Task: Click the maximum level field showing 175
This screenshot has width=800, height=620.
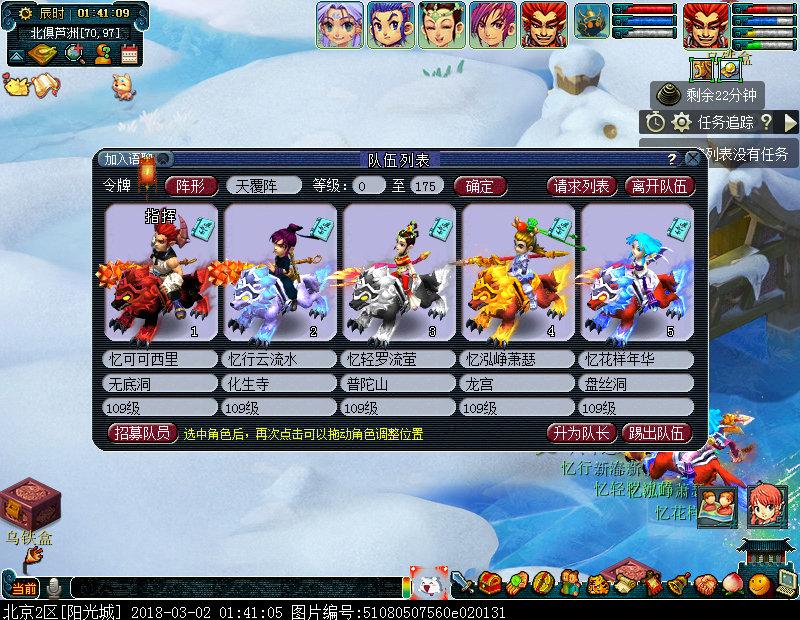Action: pyautogui.click(x=426, y=185)
